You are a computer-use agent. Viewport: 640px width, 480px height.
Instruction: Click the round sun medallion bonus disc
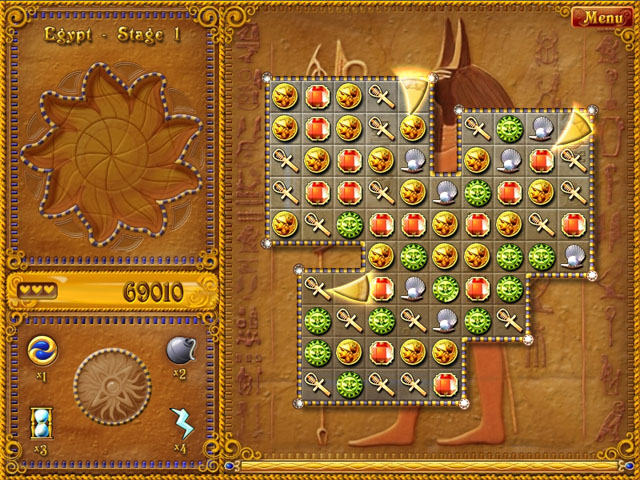(112, 385)
